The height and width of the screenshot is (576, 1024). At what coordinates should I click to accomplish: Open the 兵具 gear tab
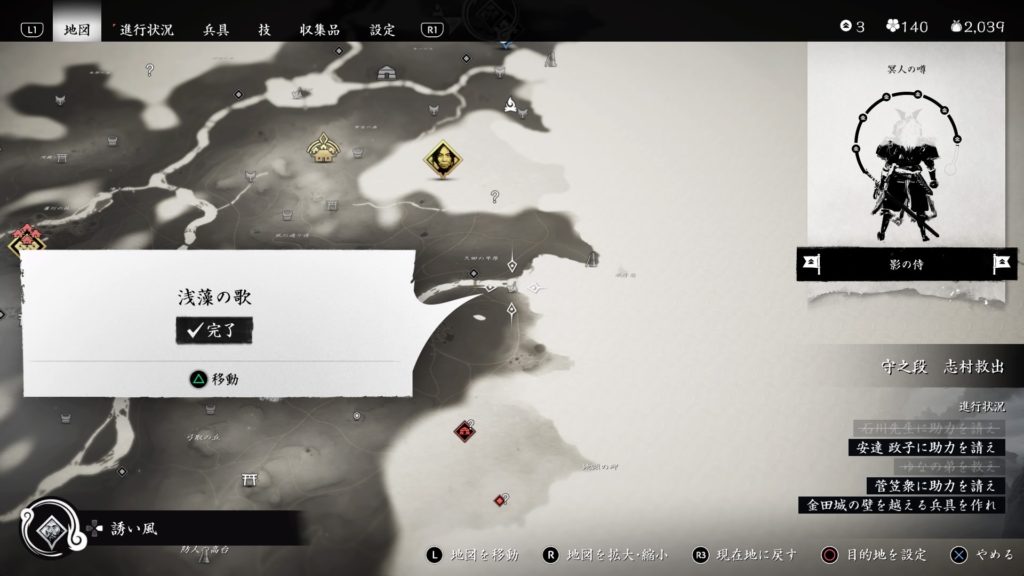(x=216, y=30)
